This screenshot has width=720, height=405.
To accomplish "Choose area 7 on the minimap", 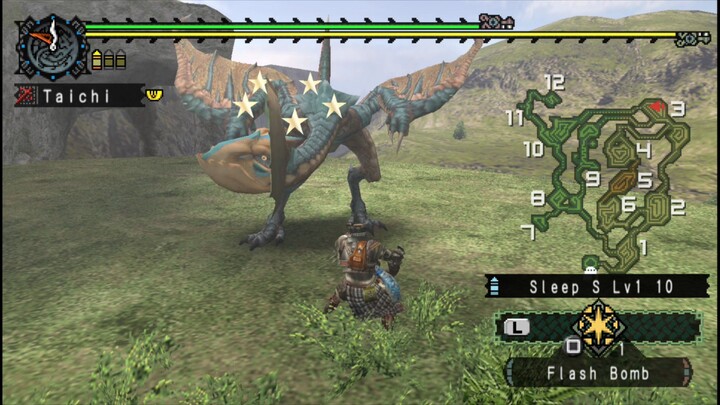I will coord(527,232).
